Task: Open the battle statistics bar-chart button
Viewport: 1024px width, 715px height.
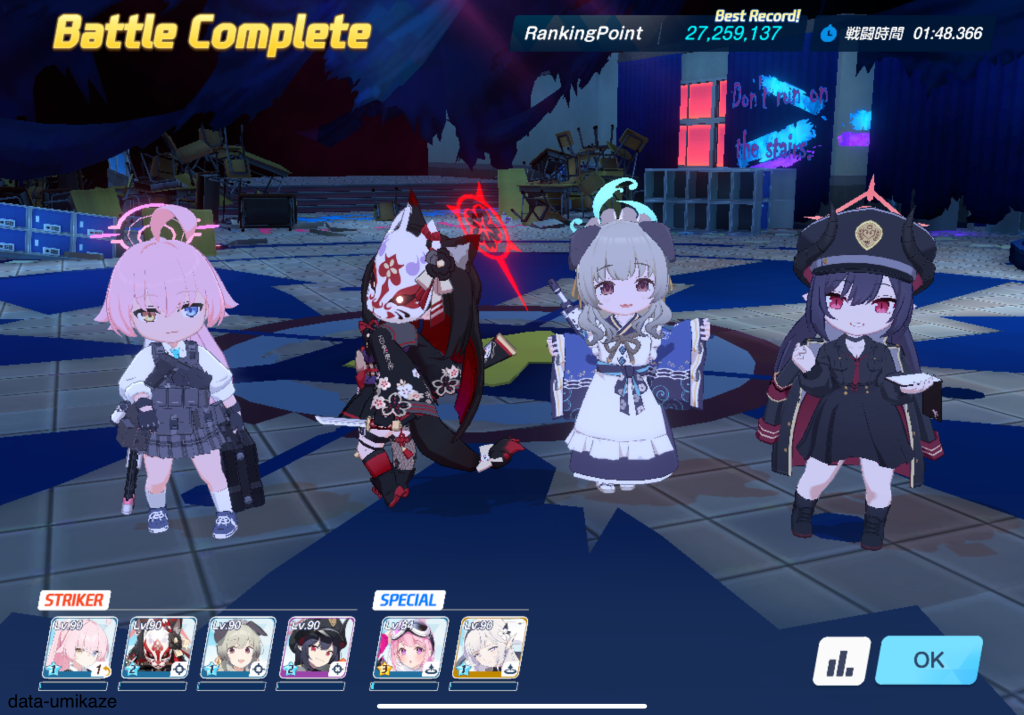Action: point(840,661)
